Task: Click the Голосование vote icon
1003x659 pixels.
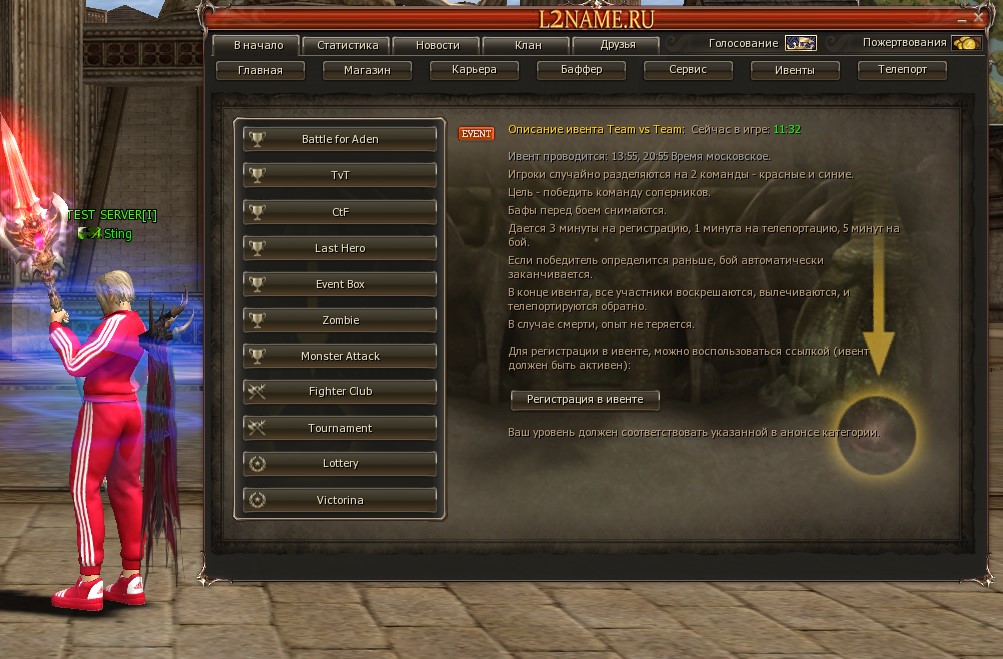Action: pos(800,43)
